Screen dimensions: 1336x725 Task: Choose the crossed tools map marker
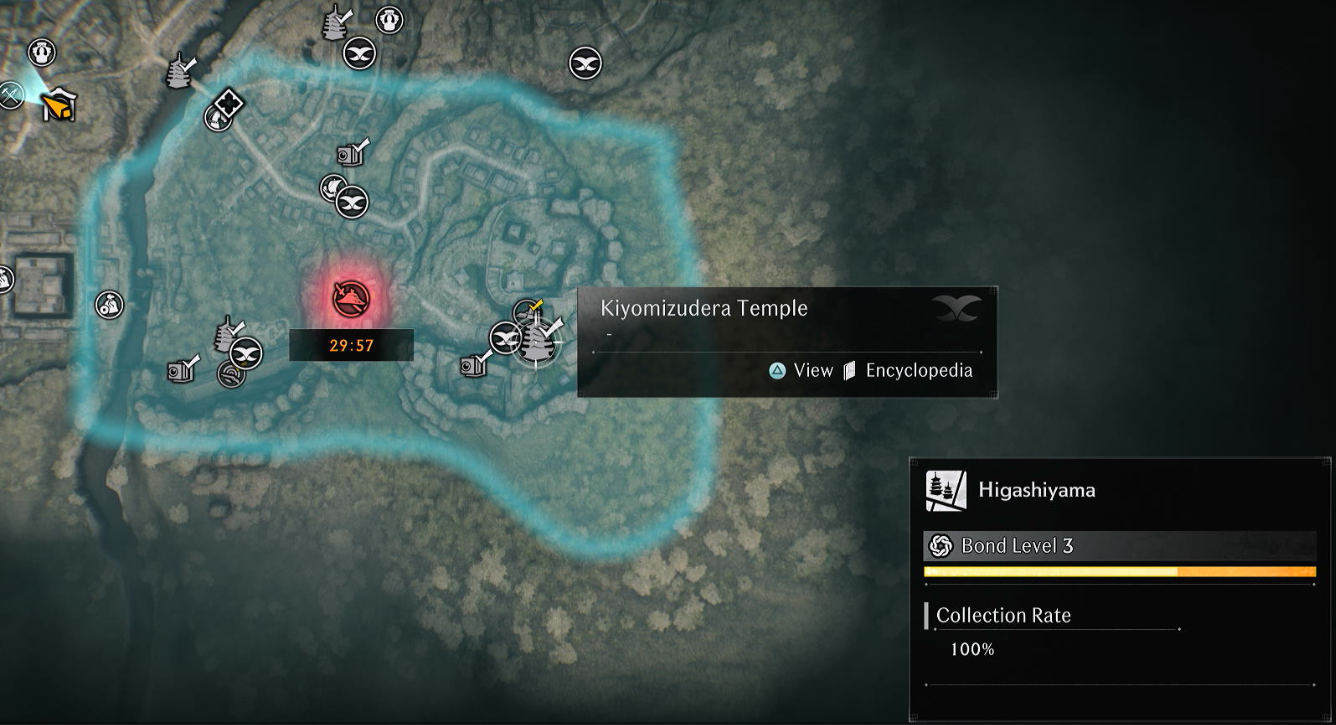[x=11, y=95]
